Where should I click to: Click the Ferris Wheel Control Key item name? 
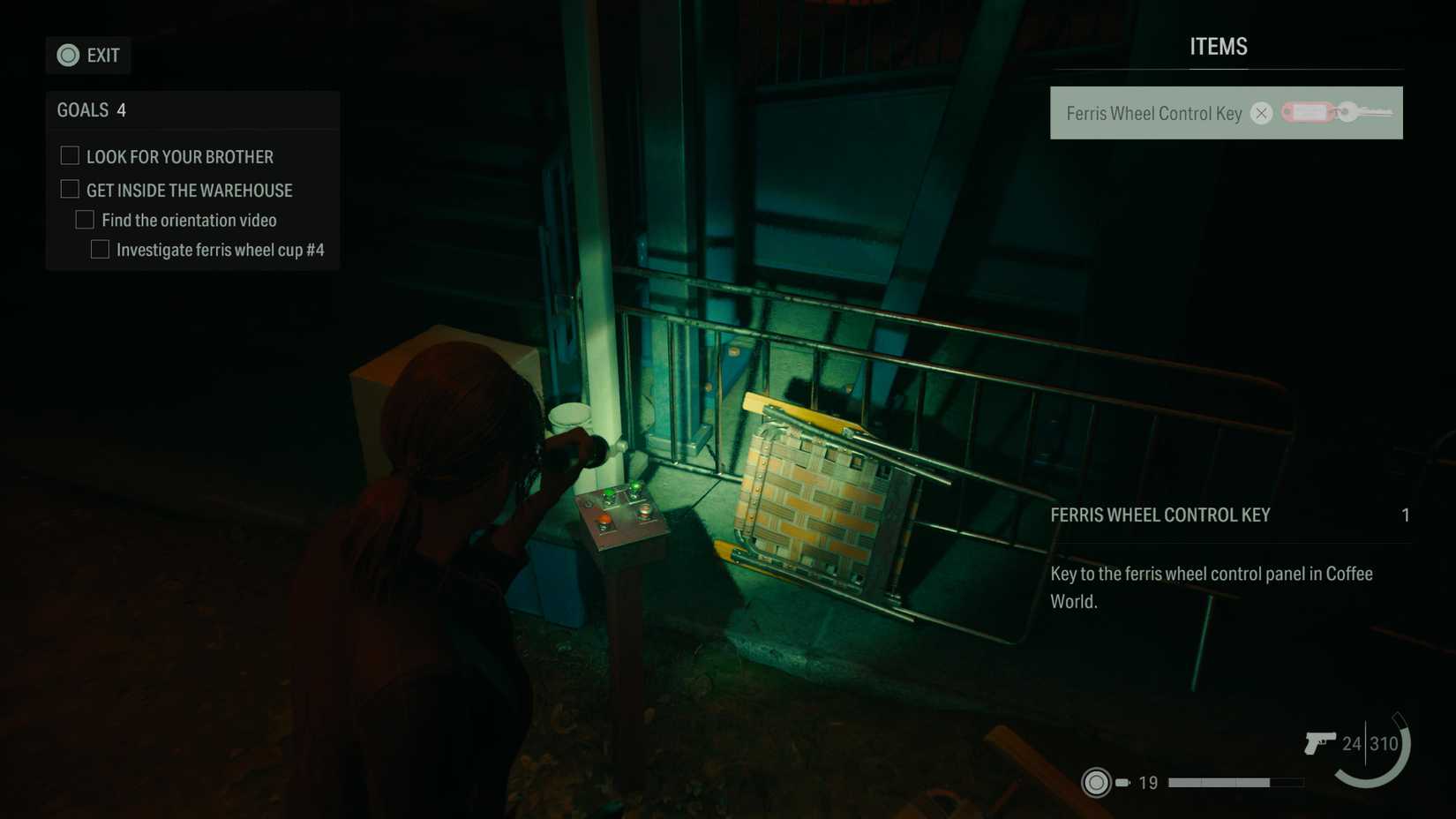1152,113
